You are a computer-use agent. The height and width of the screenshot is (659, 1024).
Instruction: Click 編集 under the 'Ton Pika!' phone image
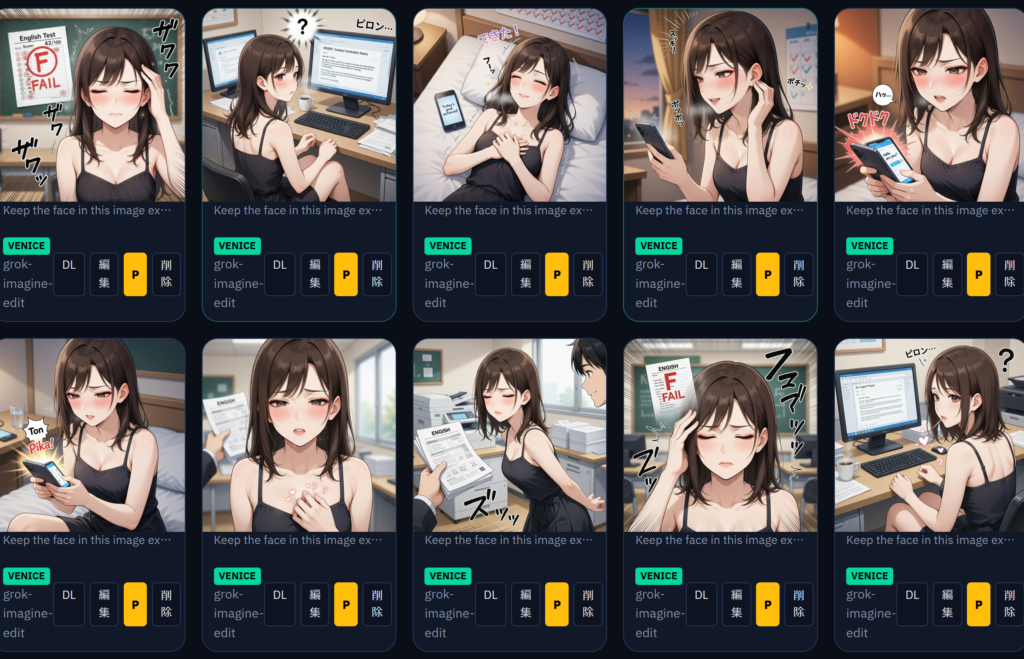[104, 604]
